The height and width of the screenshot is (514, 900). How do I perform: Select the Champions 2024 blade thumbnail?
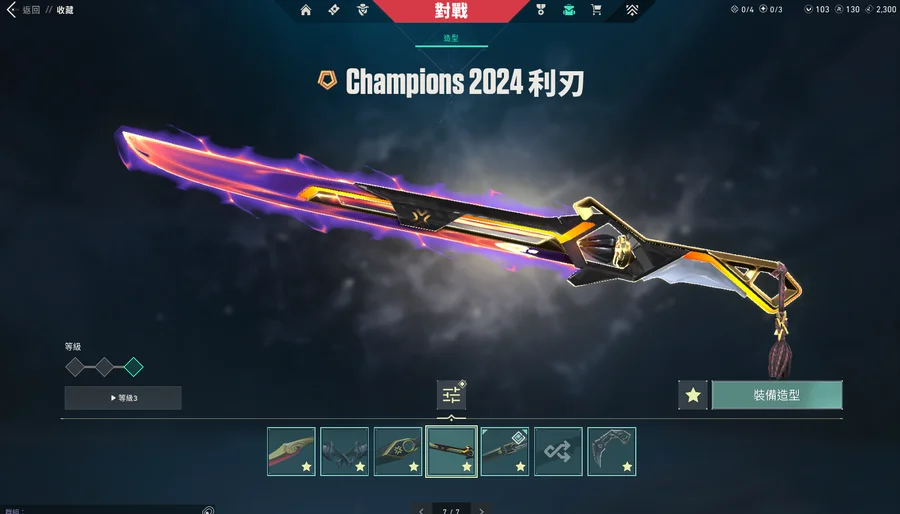click(x=451, y=451)
